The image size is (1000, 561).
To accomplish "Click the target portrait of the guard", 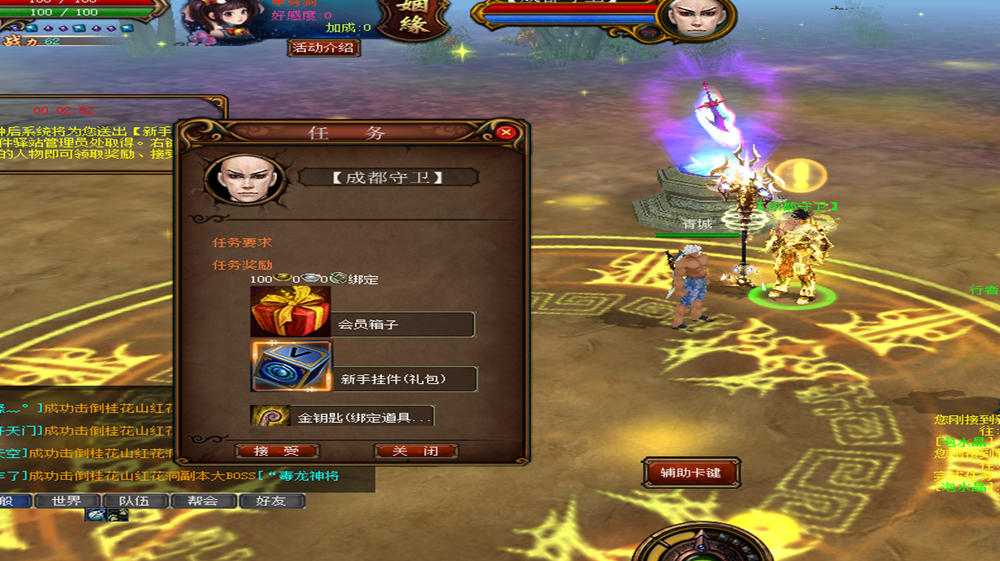I will point(697,19).
